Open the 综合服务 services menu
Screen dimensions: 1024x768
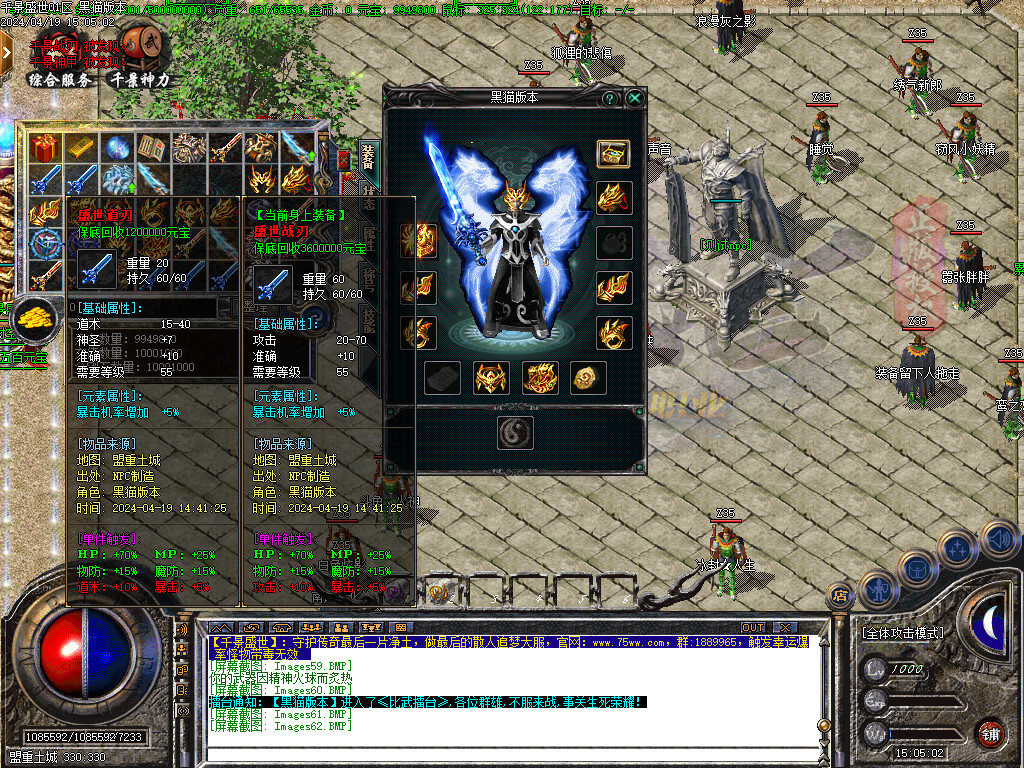pyautogui.click(x=62, y=80)
